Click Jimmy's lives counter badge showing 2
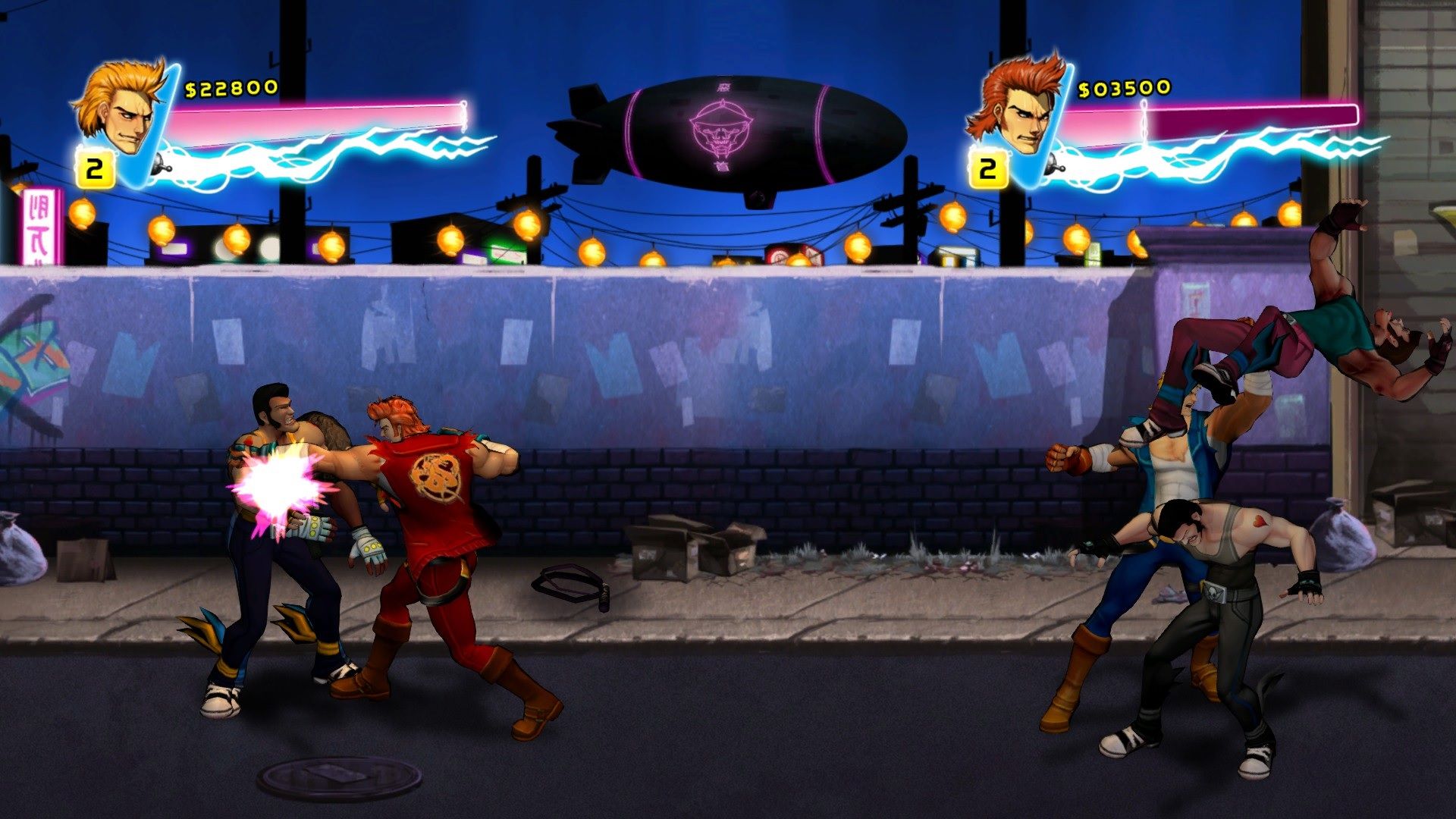The height and width of the screenshot is (819, 1456). click(989, 167)
